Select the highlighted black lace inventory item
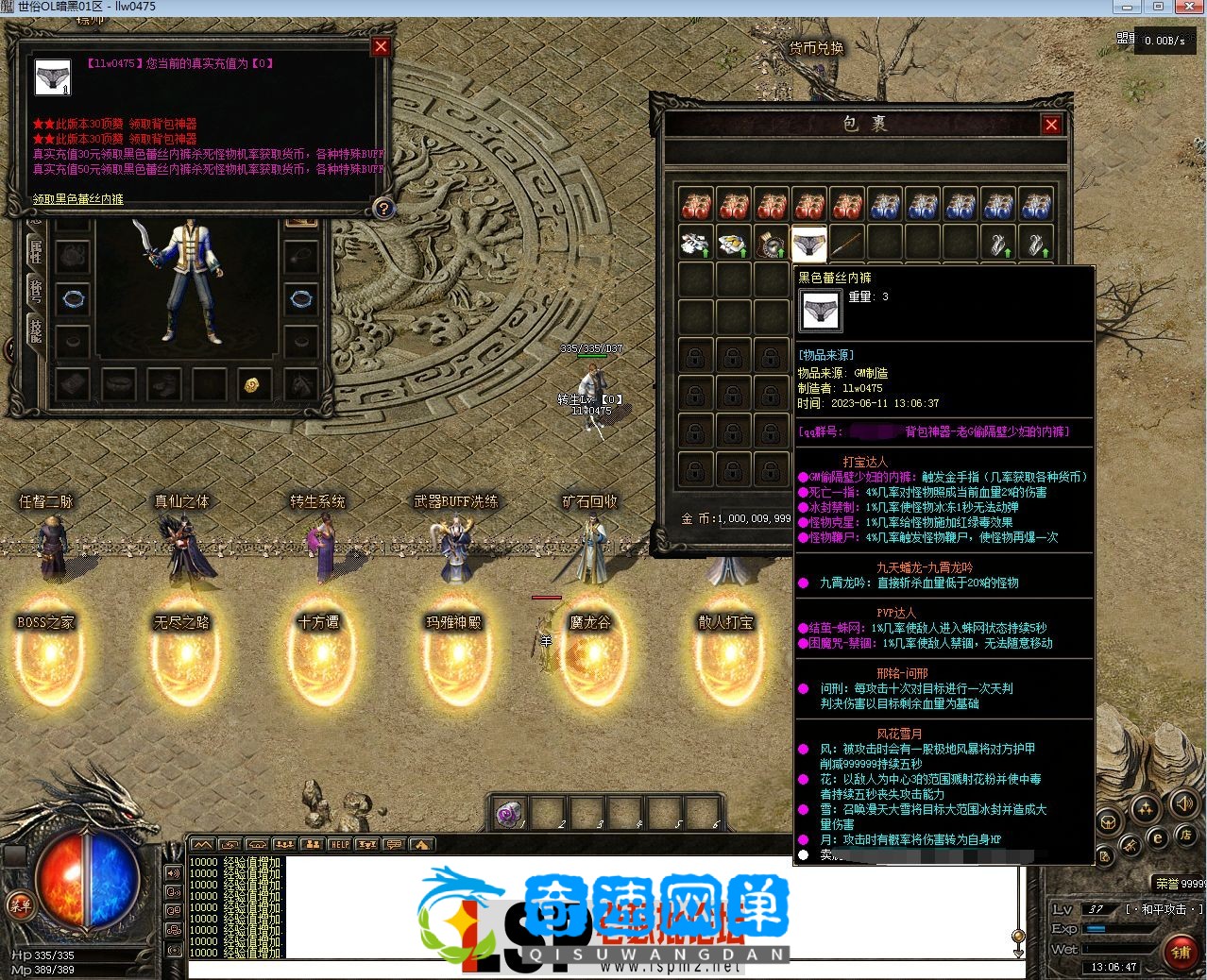1207x980 pixels. (x=808, y=245)
